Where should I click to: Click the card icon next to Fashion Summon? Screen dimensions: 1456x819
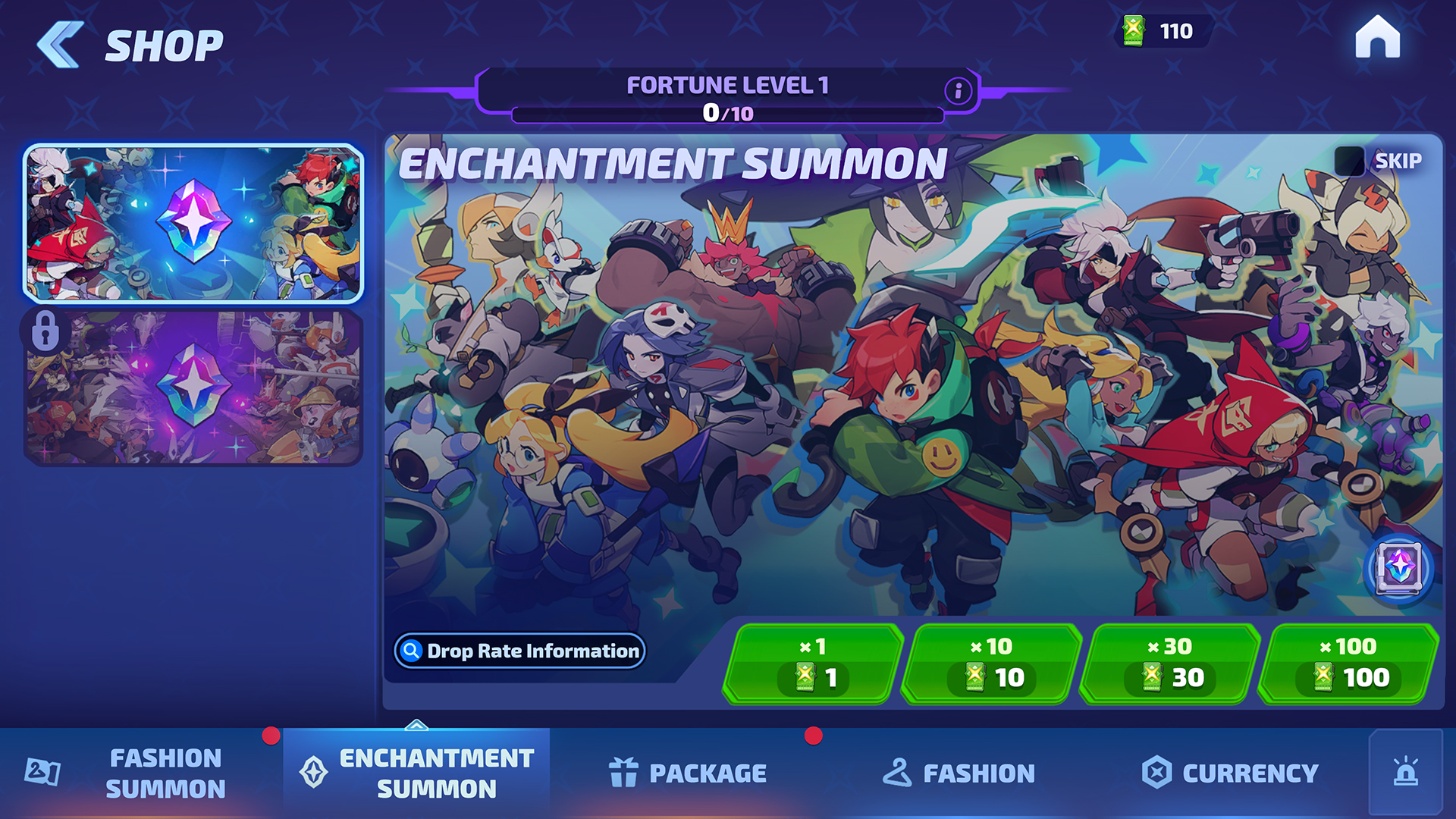click(44, 772)
